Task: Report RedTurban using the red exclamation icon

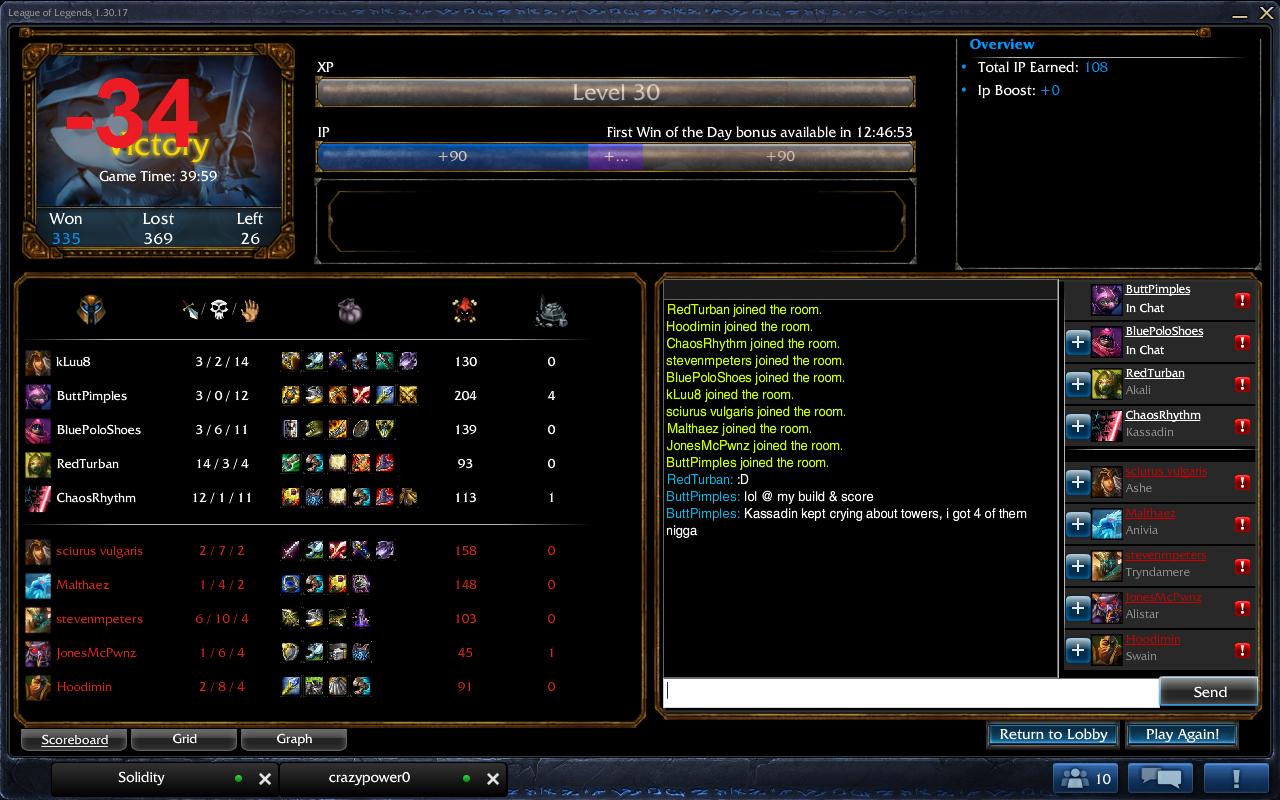Action: click(x=1242, y=384)
